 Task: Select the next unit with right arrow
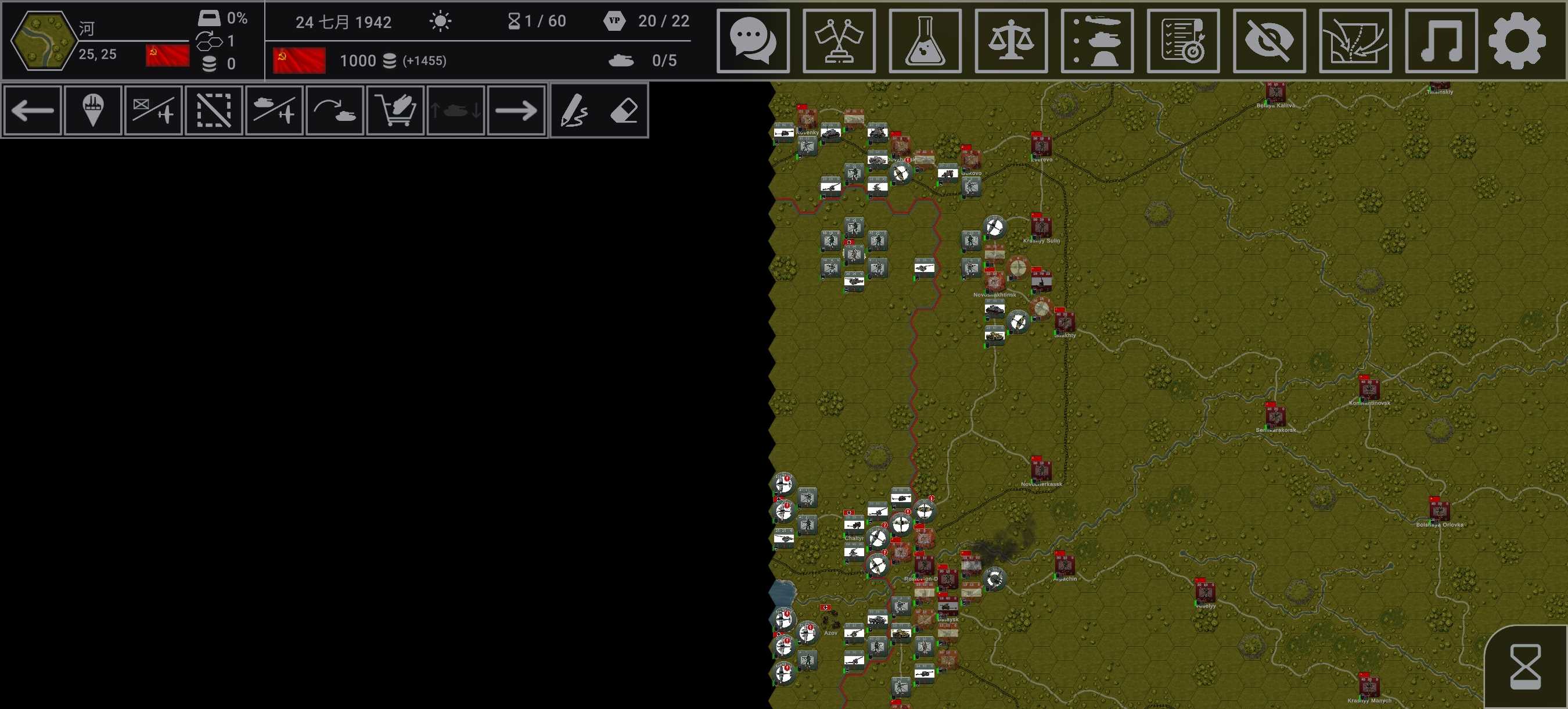516,110
